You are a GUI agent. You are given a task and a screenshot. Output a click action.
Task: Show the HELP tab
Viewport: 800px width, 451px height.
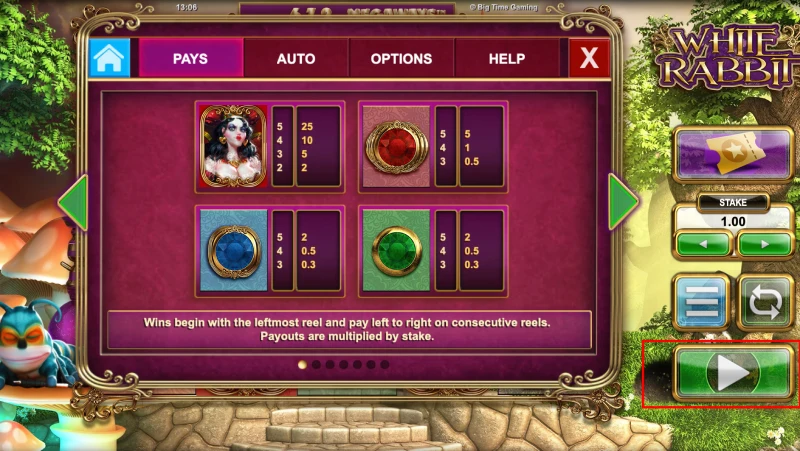pyautogui.click(x=507, y=59)
